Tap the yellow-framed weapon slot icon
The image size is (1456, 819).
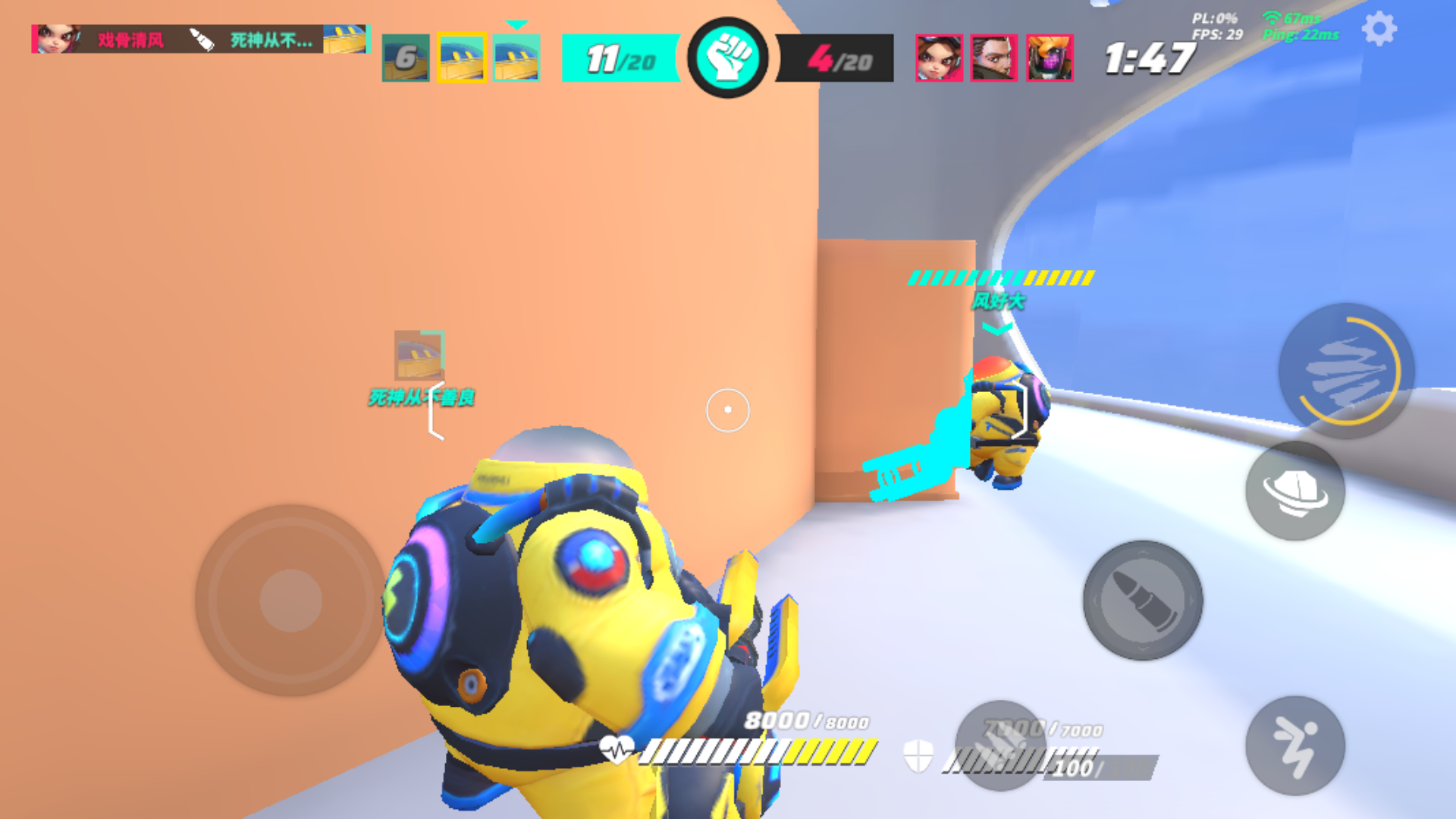point(461,57)
